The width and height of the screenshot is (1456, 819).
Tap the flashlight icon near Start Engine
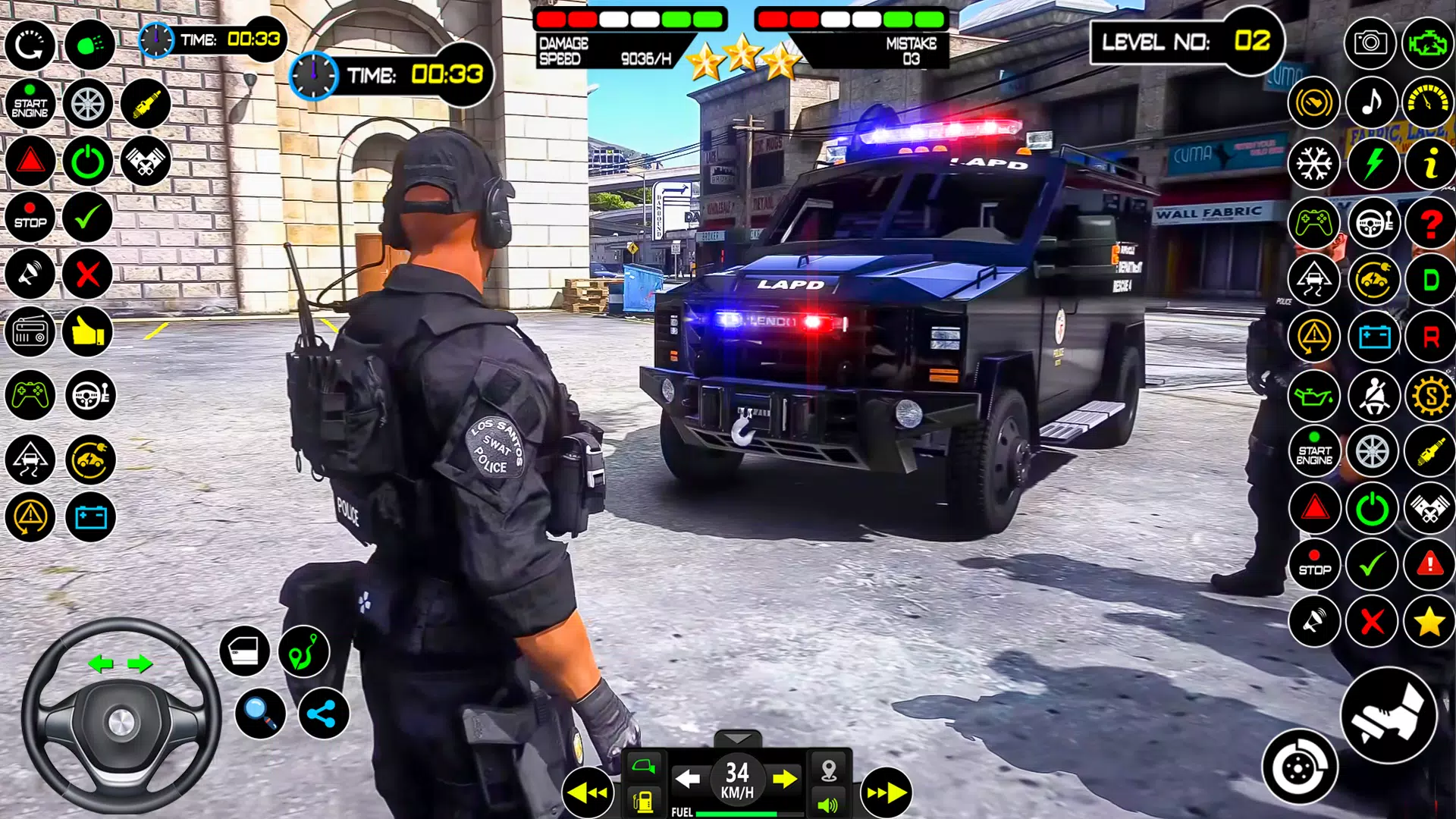coord(146,104)
